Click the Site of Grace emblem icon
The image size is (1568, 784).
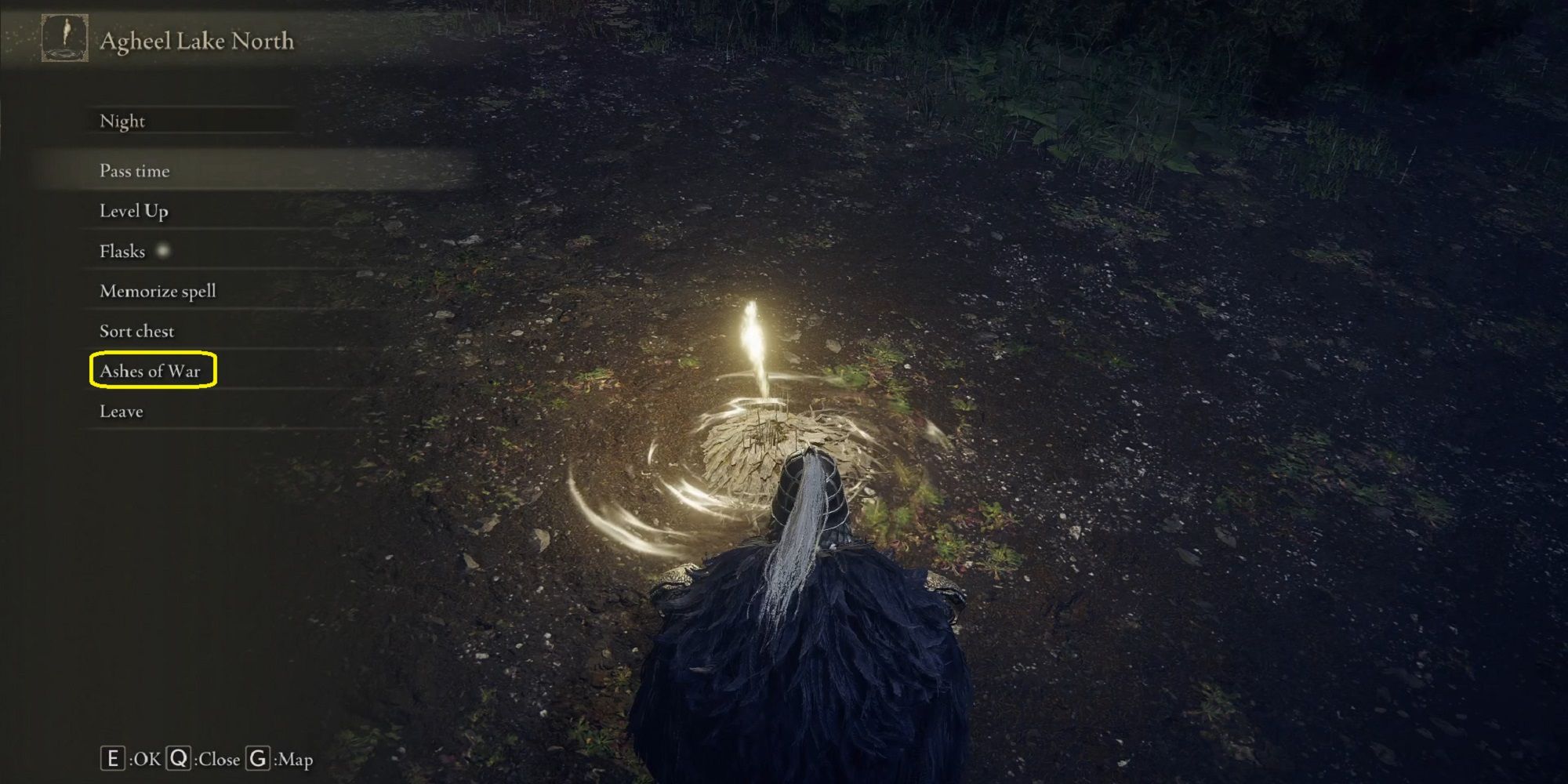click(67, 38)
